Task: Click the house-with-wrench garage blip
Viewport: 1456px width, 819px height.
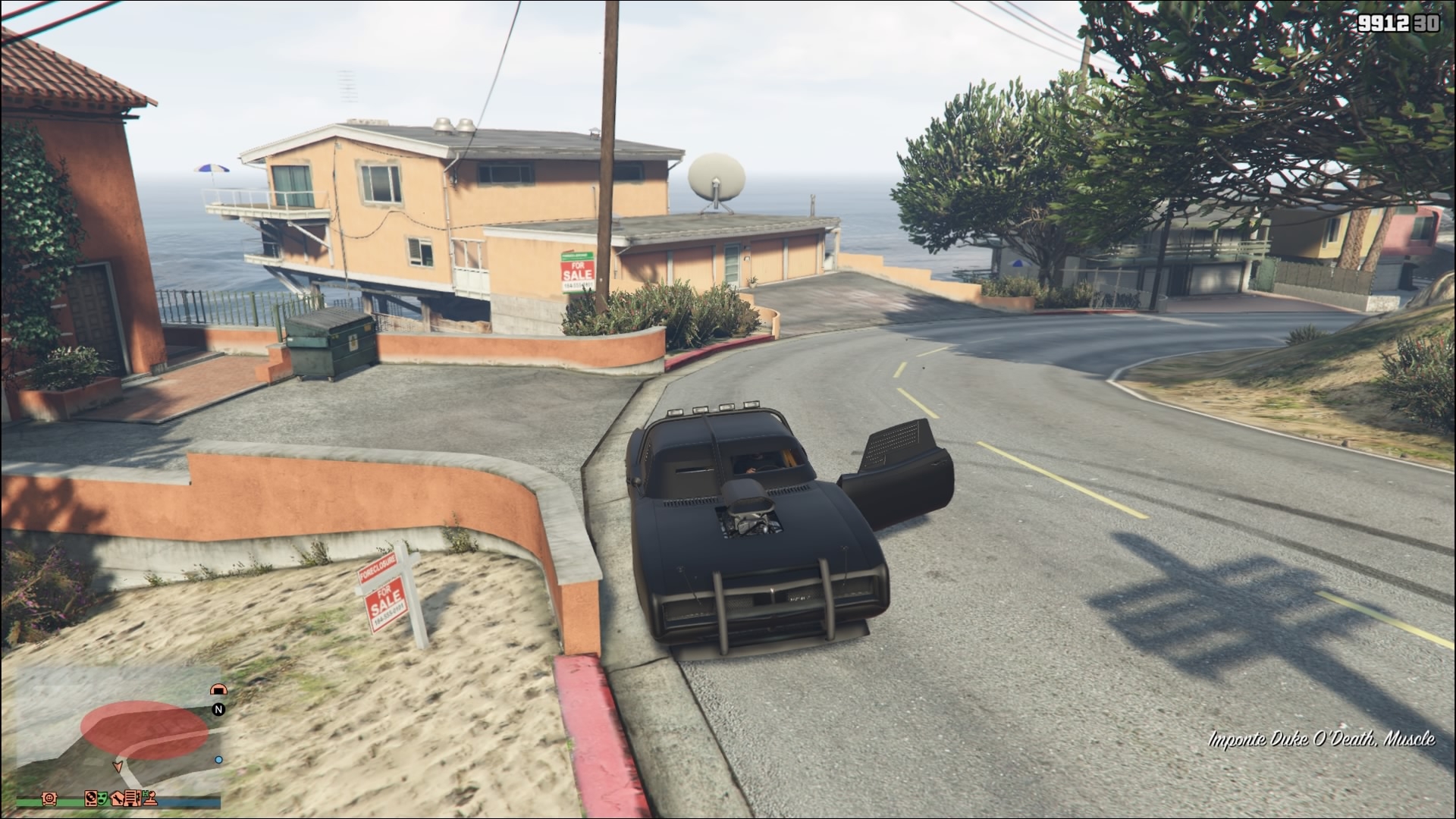Action: 117,799
